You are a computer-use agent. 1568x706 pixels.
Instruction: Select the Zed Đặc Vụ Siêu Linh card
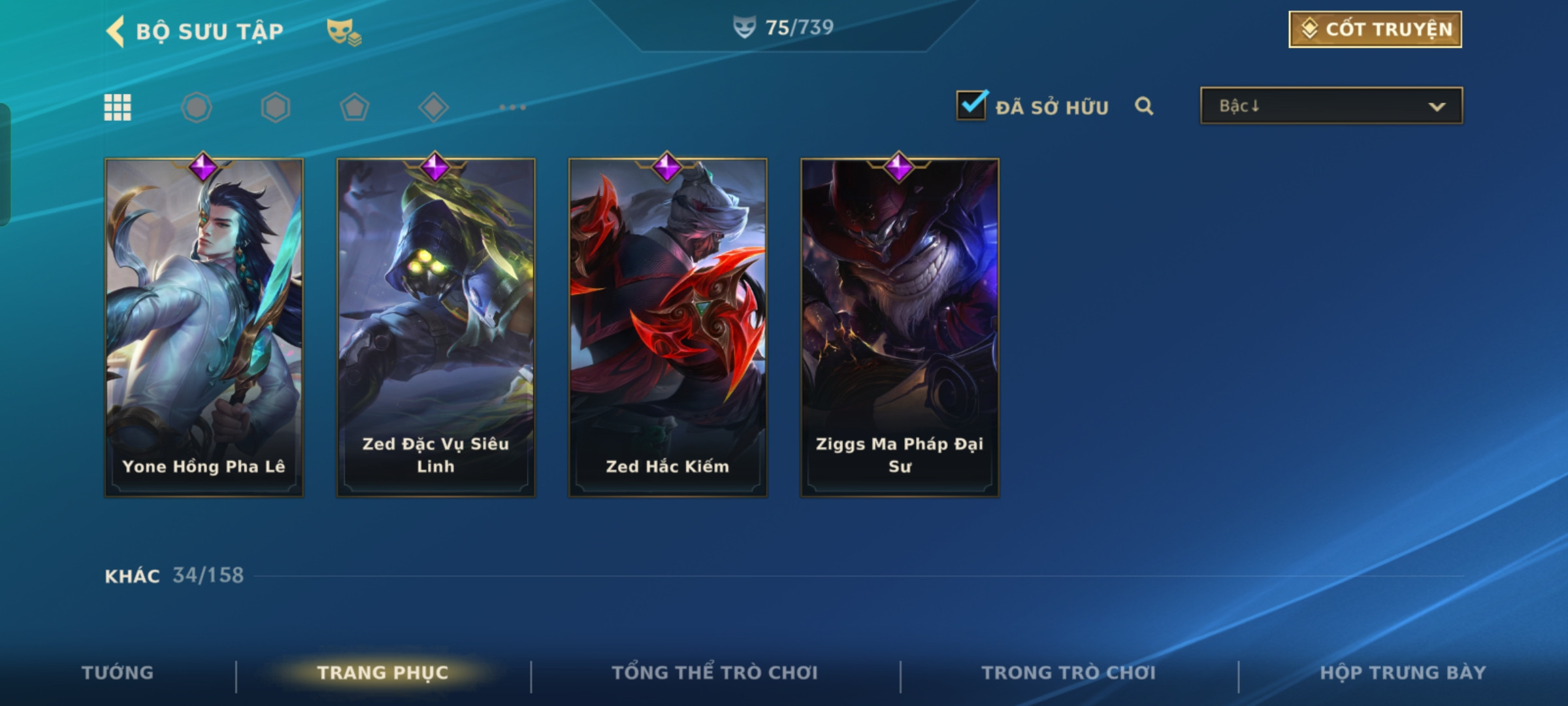pos(436,327)
